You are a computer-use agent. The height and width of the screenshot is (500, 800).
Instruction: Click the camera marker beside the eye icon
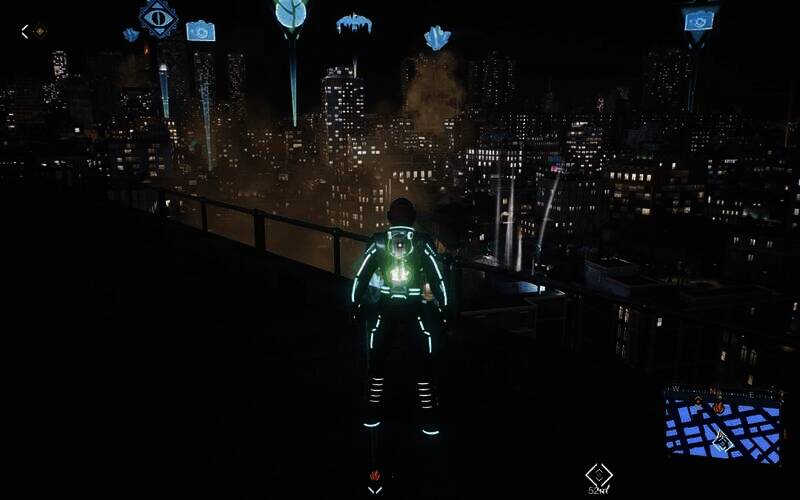[x=200, y=31]
